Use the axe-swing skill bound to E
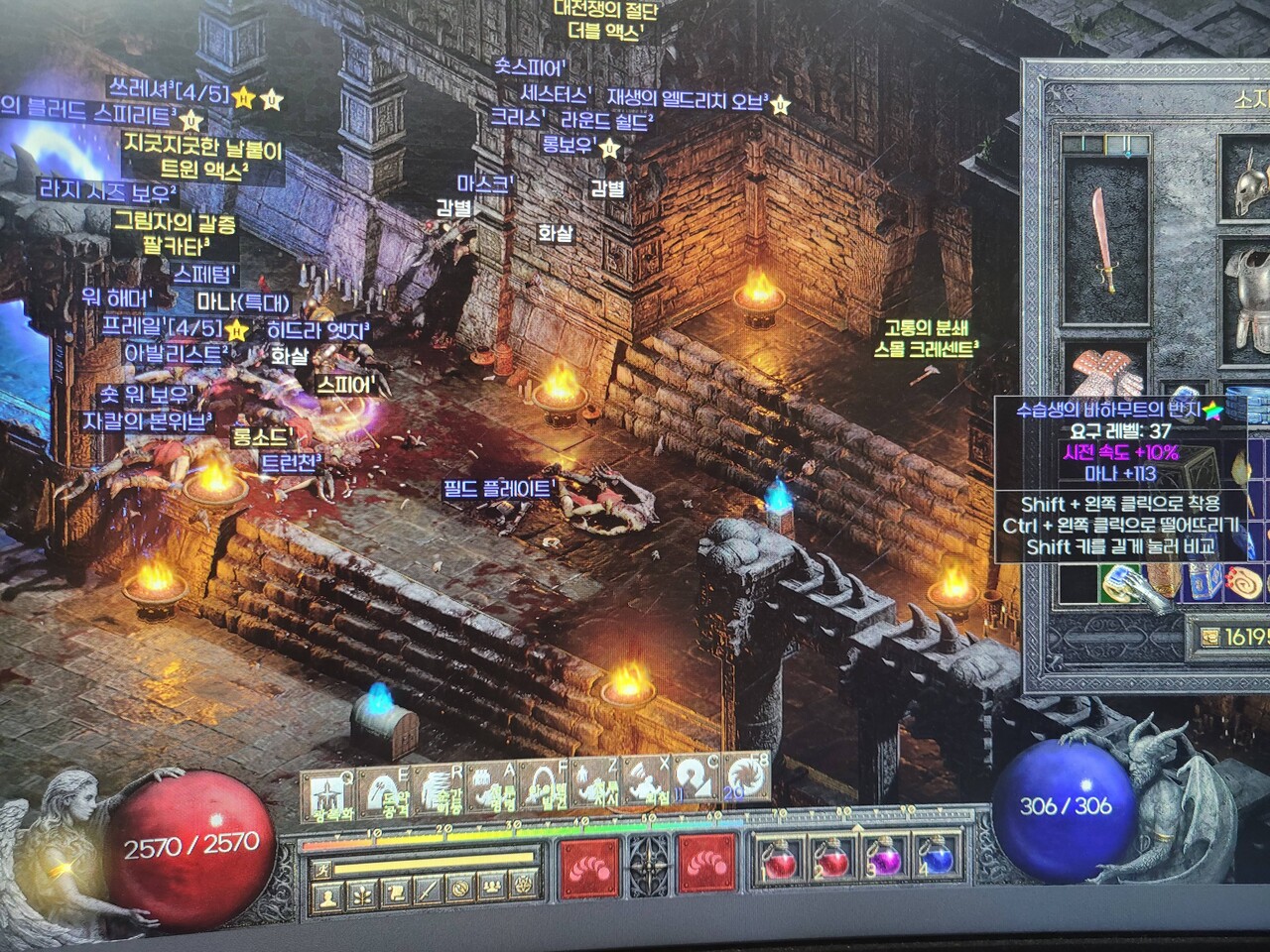Image resolution: width=1270 pixels, height=952 pixels. [x=383, y=791]
